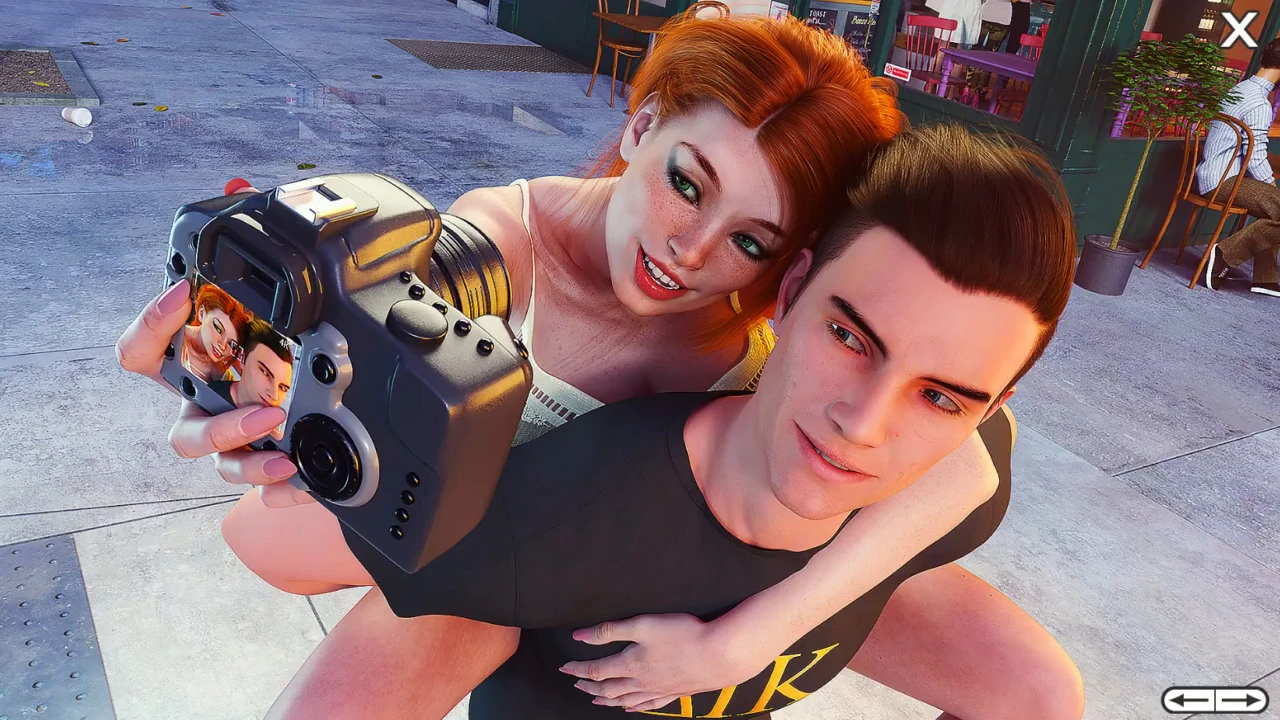Go to the previous image using left arrow
The width and height of the screenshot is (1280, 720).
point(1188,700)
